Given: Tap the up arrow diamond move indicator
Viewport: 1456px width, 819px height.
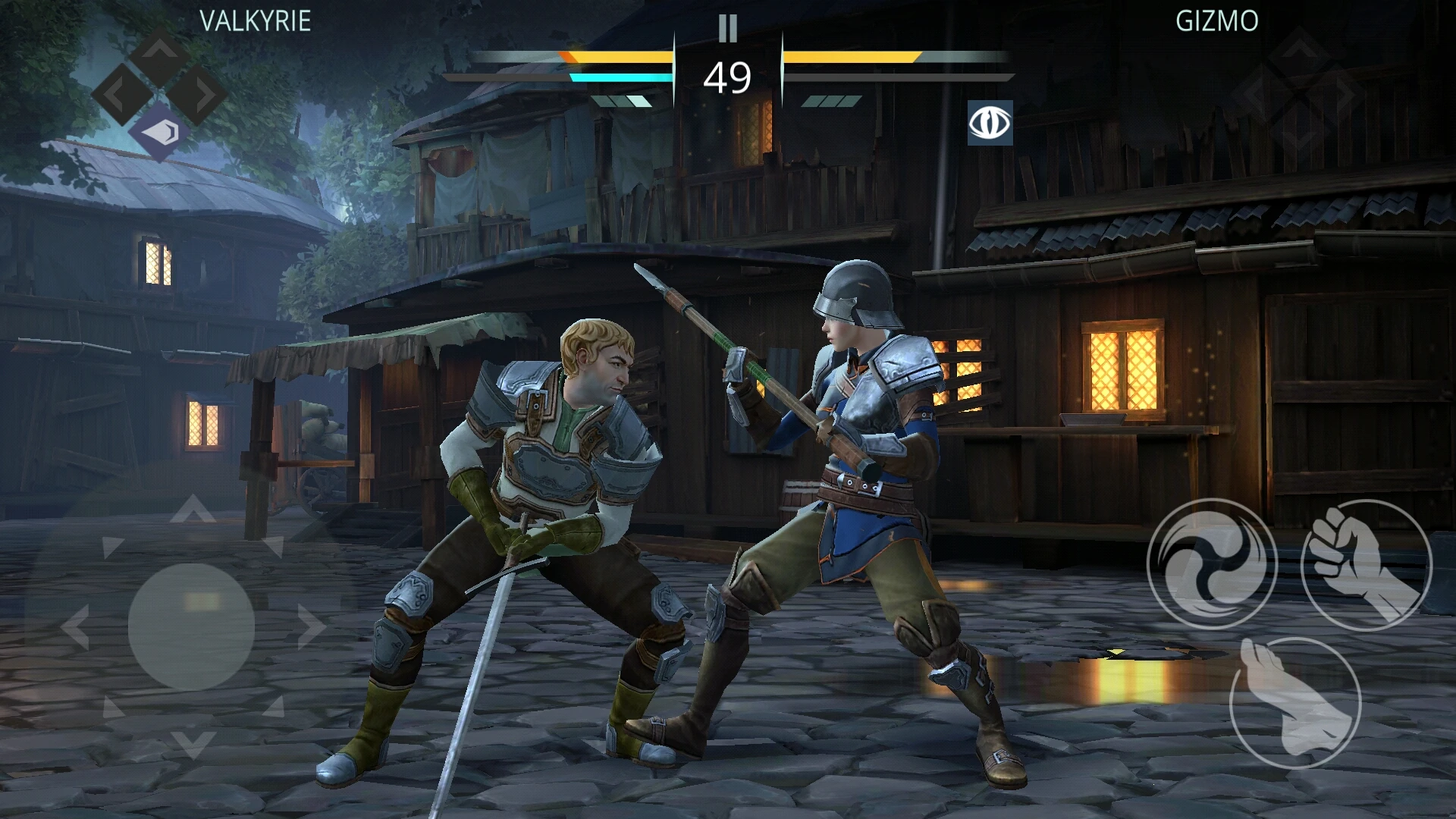Looking at the screenshot, I should pyautogui.click(x=158, y=55).
